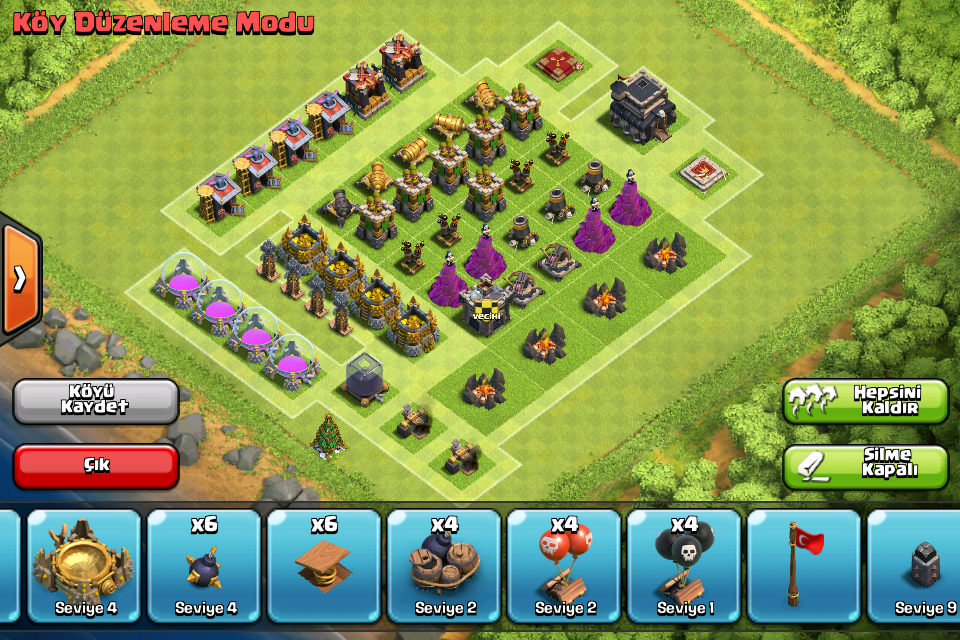Pick the x4 red air bomb slot

[564, 567]
